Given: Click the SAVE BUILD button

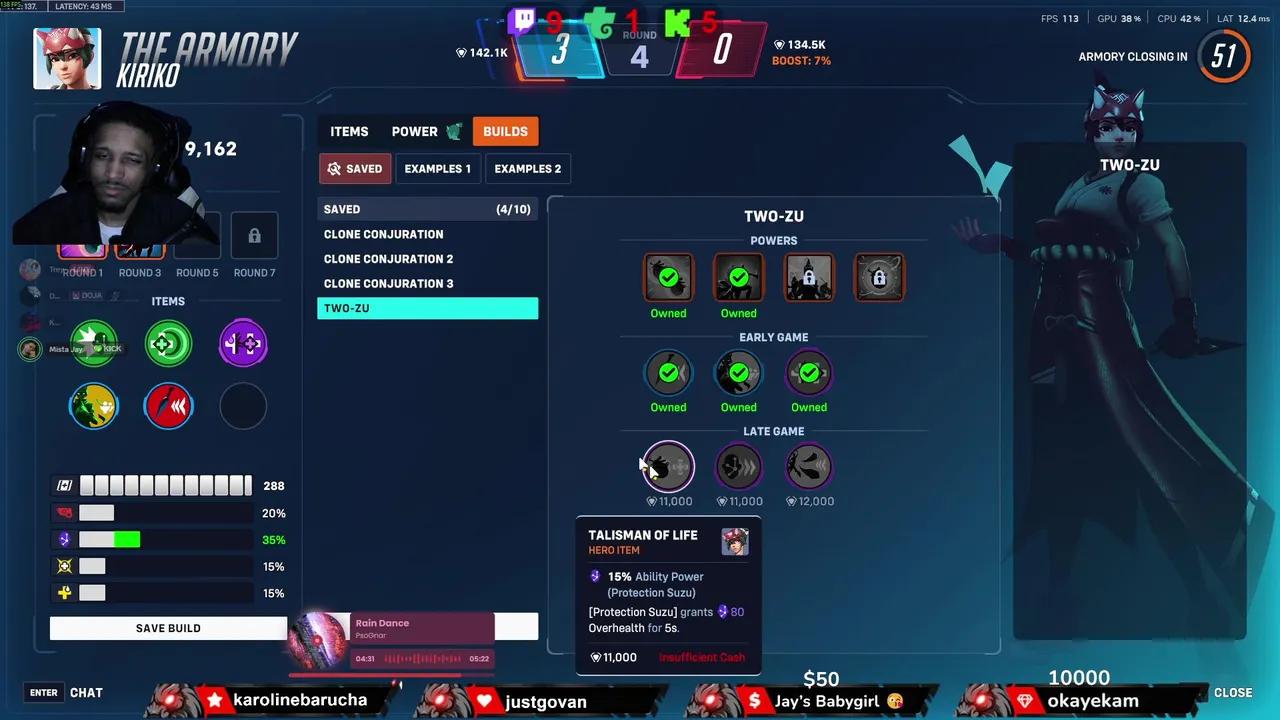Looking at the screenshot, I should (x=168, y=628).
